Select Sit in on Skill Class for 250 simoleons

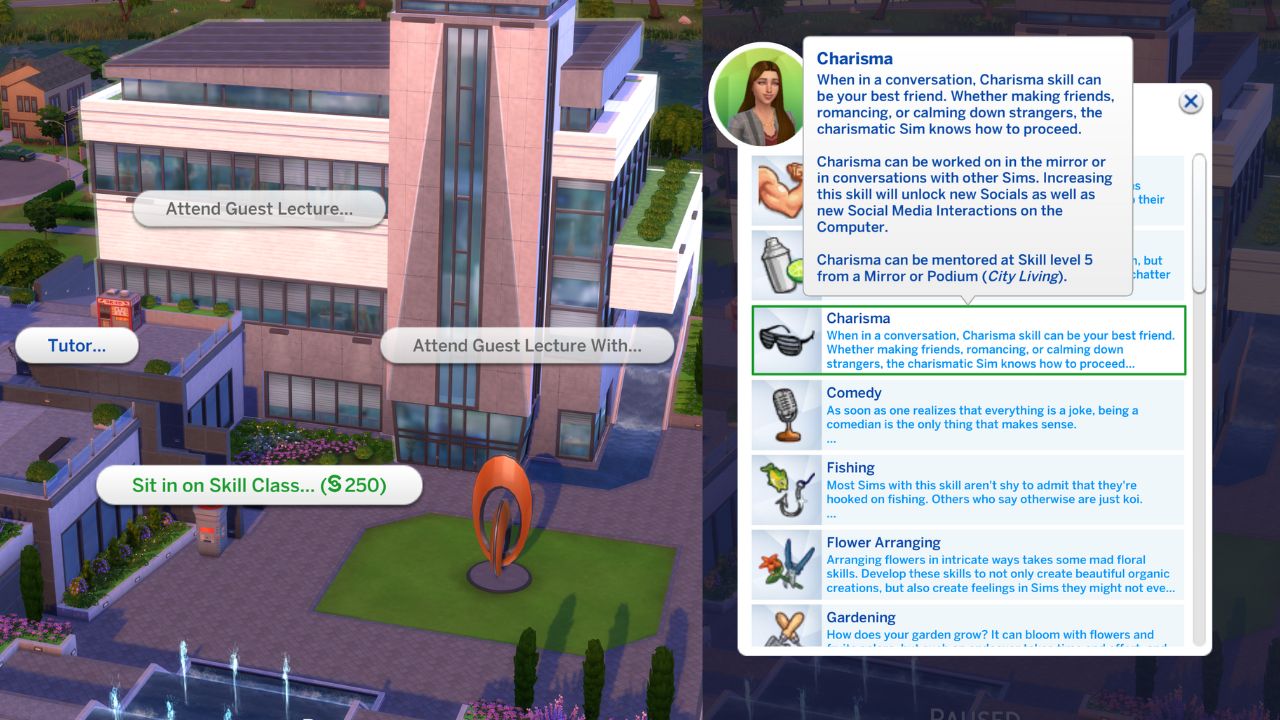click(259, 485)
